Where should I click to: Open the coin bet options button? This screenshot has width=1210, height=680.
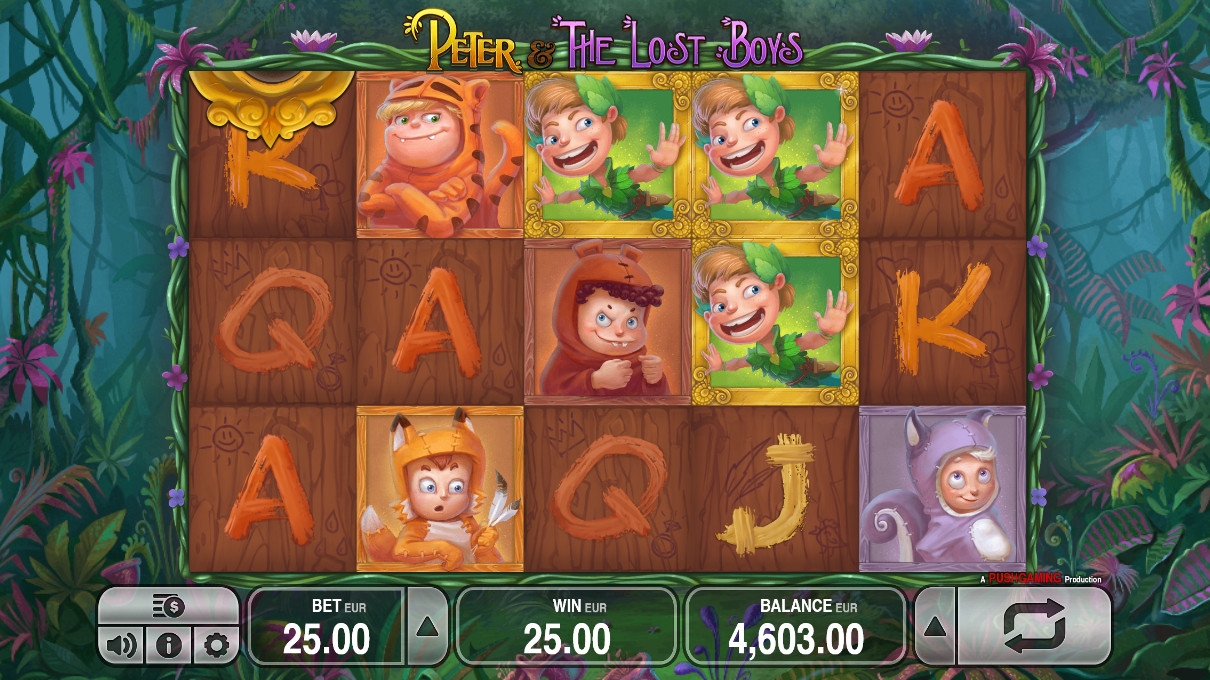pos(168,606)
